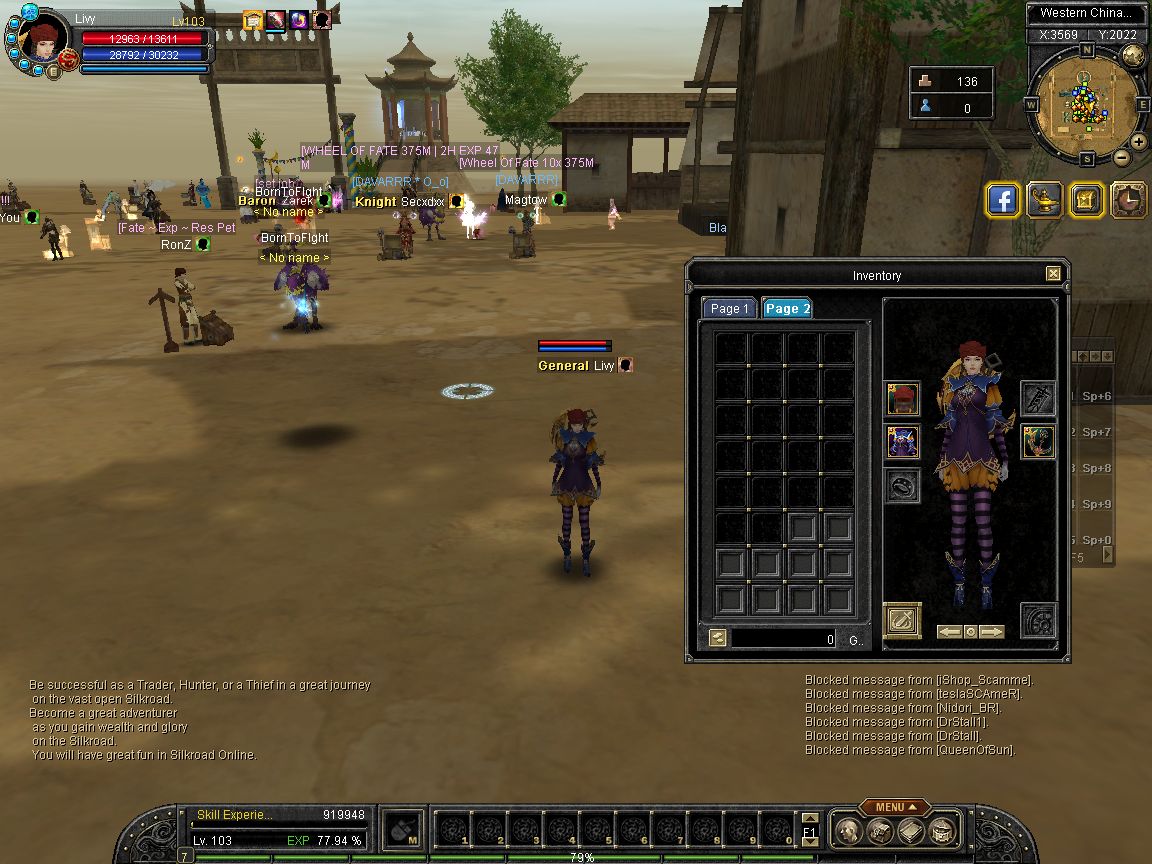The height and width of the screenshot is (864, 1152).
Task: Select the Page 2 inventory tab
Action: [x=787, y=309]
